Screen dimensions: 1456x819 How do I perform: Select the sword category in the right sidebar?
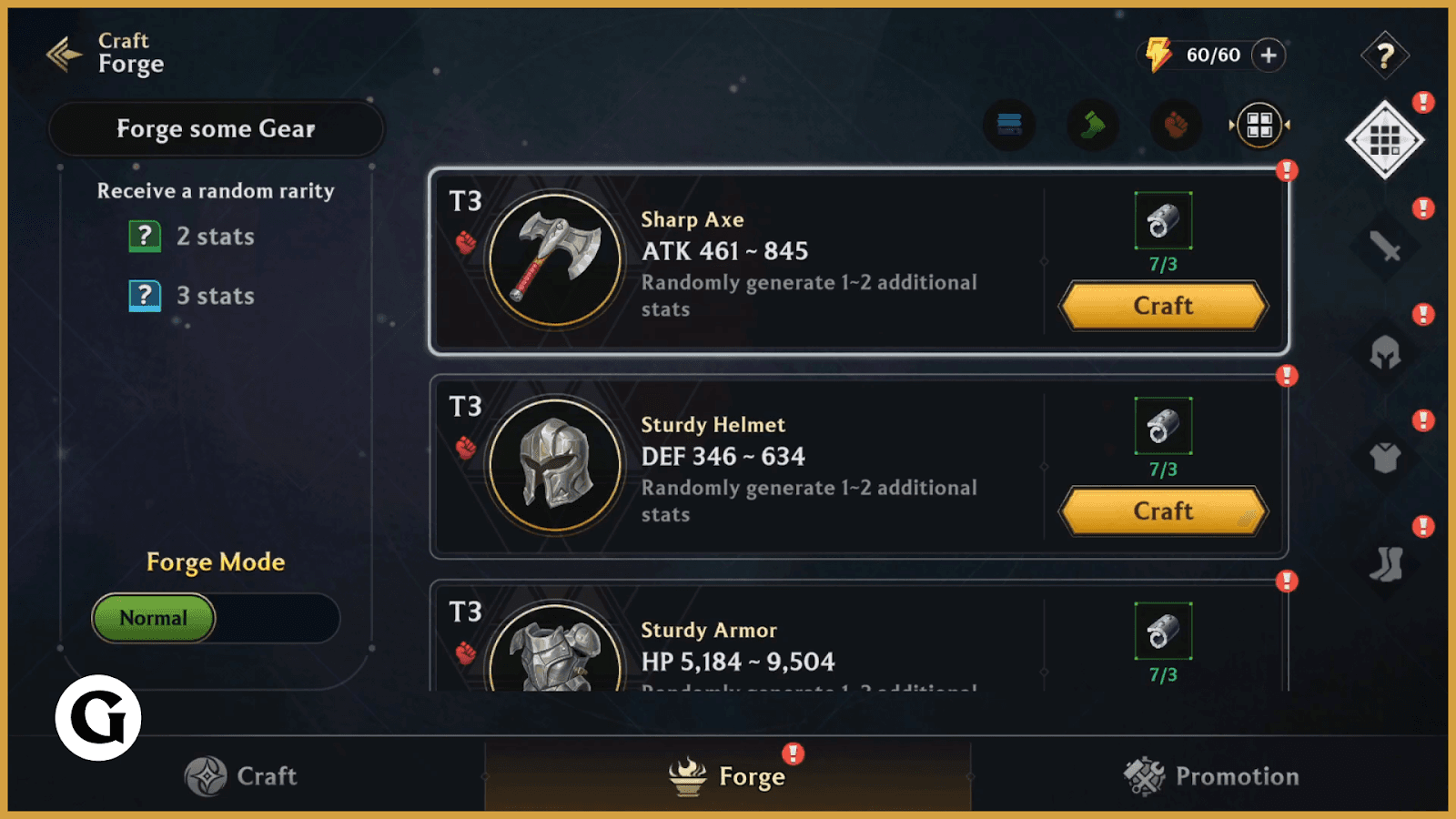(x=1384, y=246)
